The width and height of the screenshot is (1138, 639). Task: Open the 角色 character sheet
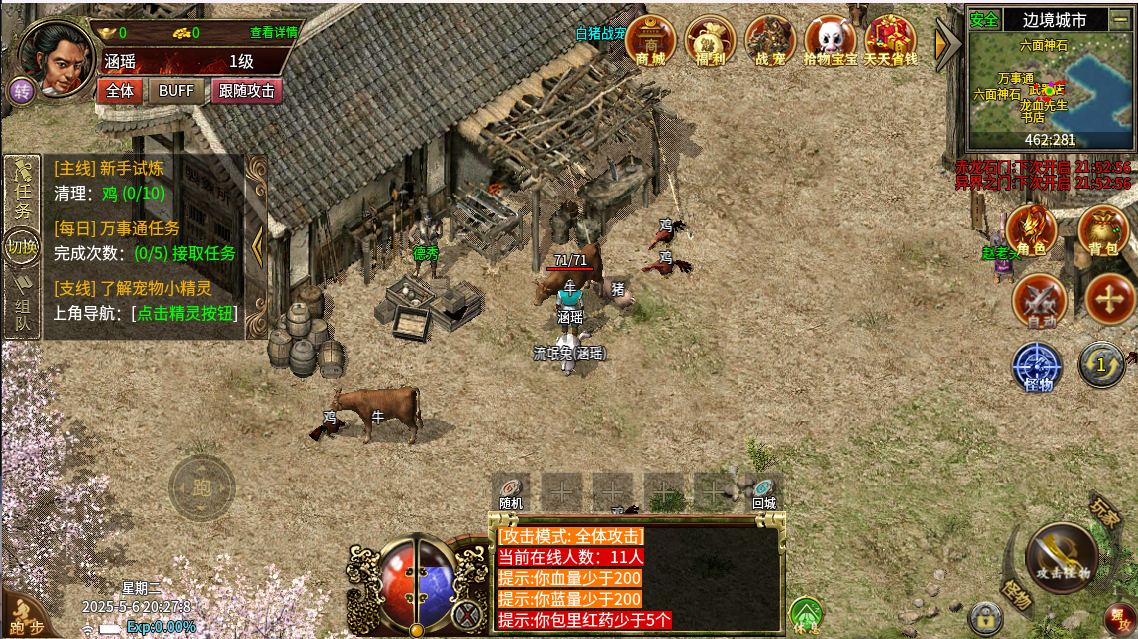pos(1033,230)
